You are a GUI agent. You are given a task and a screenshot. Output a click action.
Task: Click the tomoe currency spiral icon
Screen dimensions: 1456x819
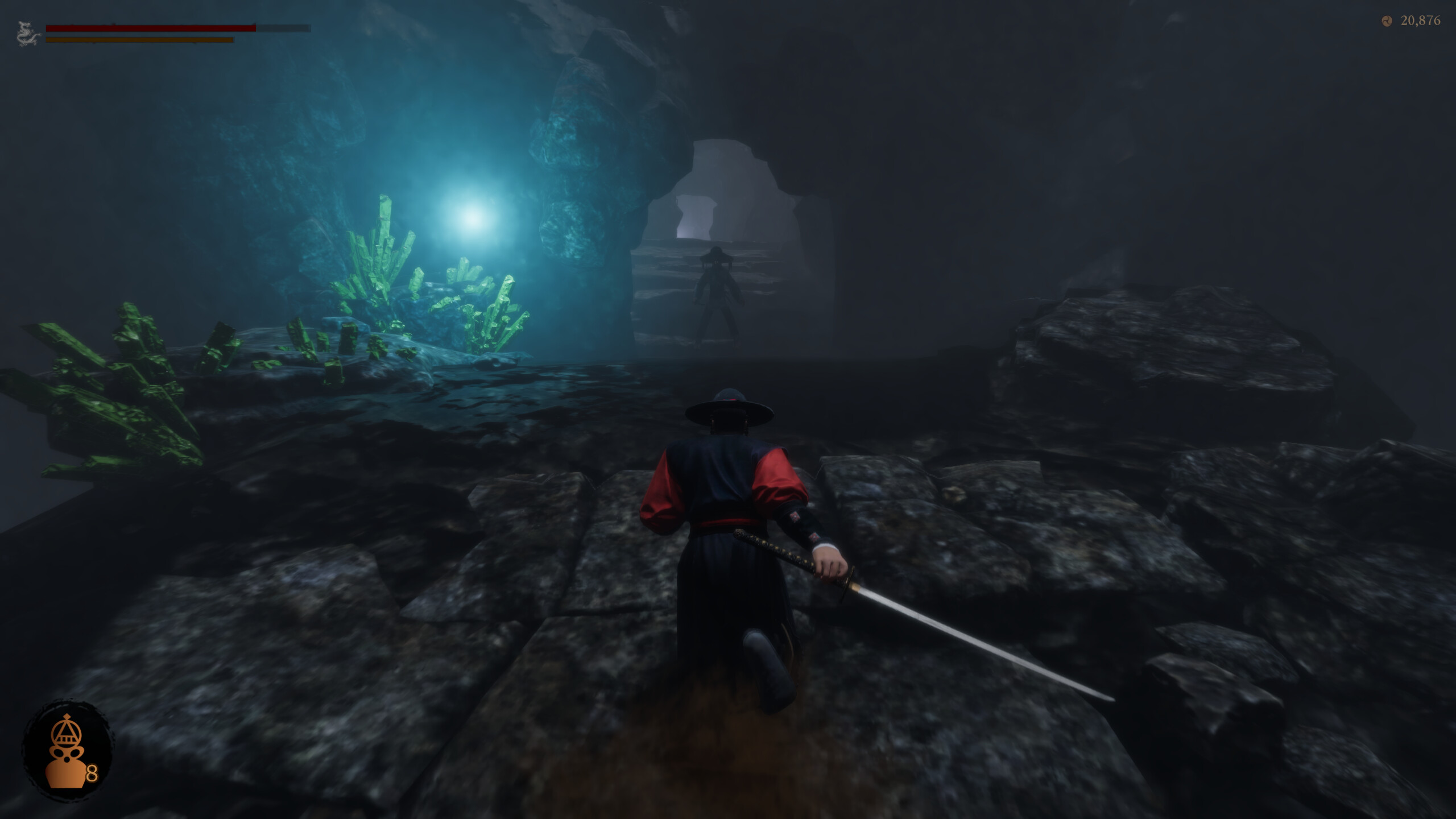1387,21
